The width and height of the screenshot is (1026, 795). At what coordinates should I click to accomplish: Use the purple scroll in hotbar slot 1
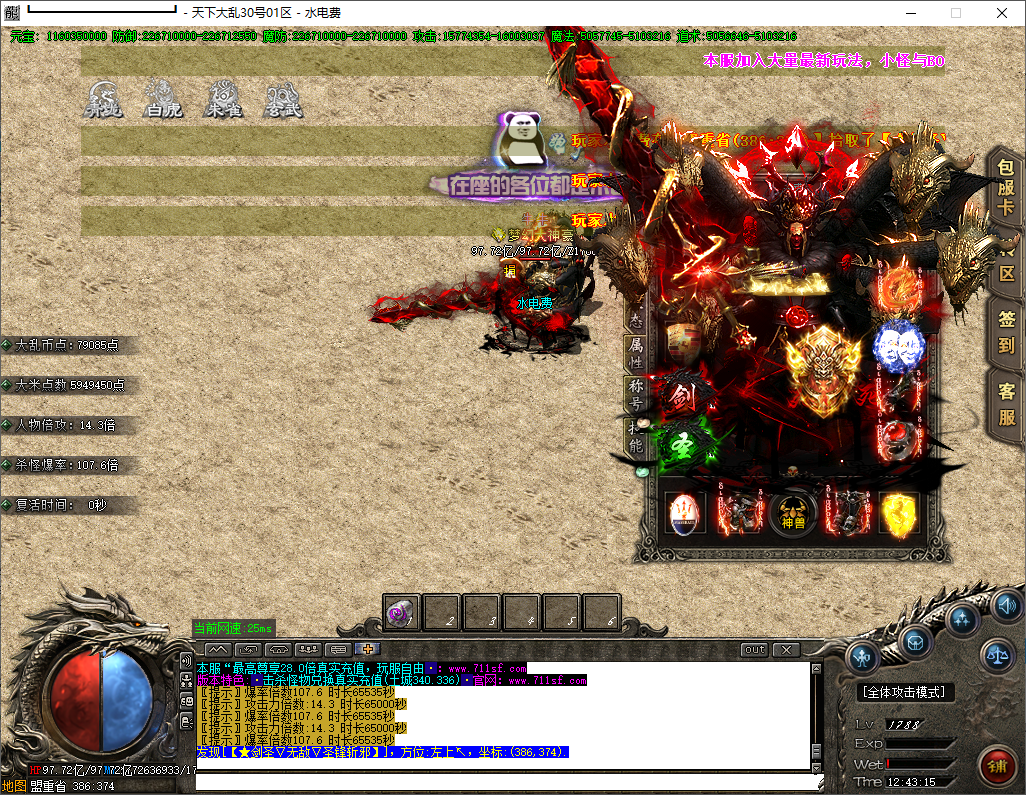click(x=402, y=613)
